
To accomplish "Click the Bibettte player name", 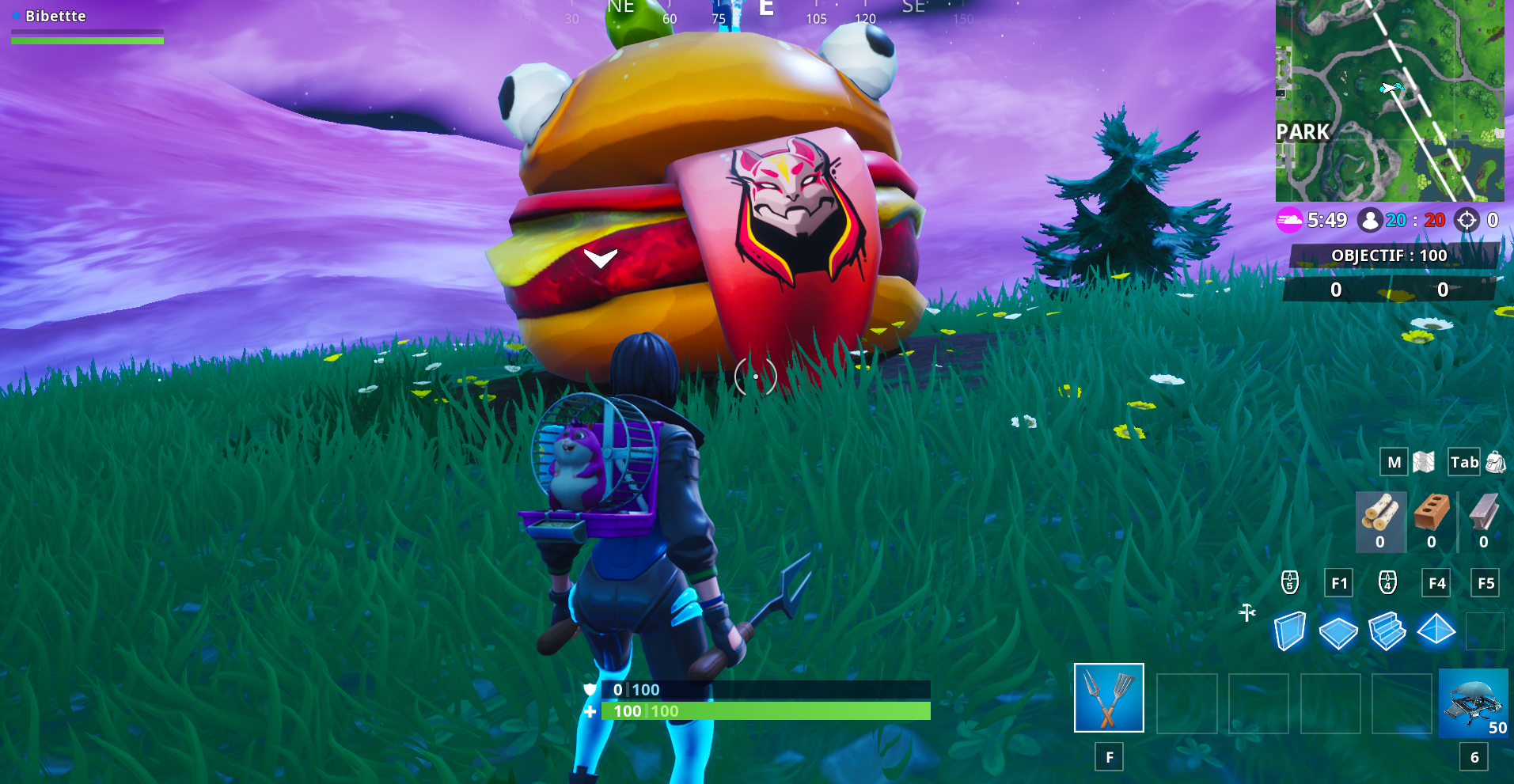I will tap(54, 15).
